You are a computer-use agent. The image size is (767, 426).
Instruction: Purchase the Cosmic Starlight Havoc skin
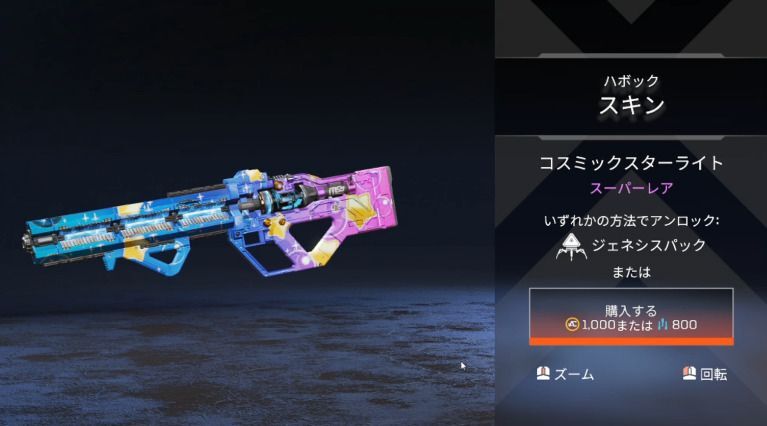(631, 317)
